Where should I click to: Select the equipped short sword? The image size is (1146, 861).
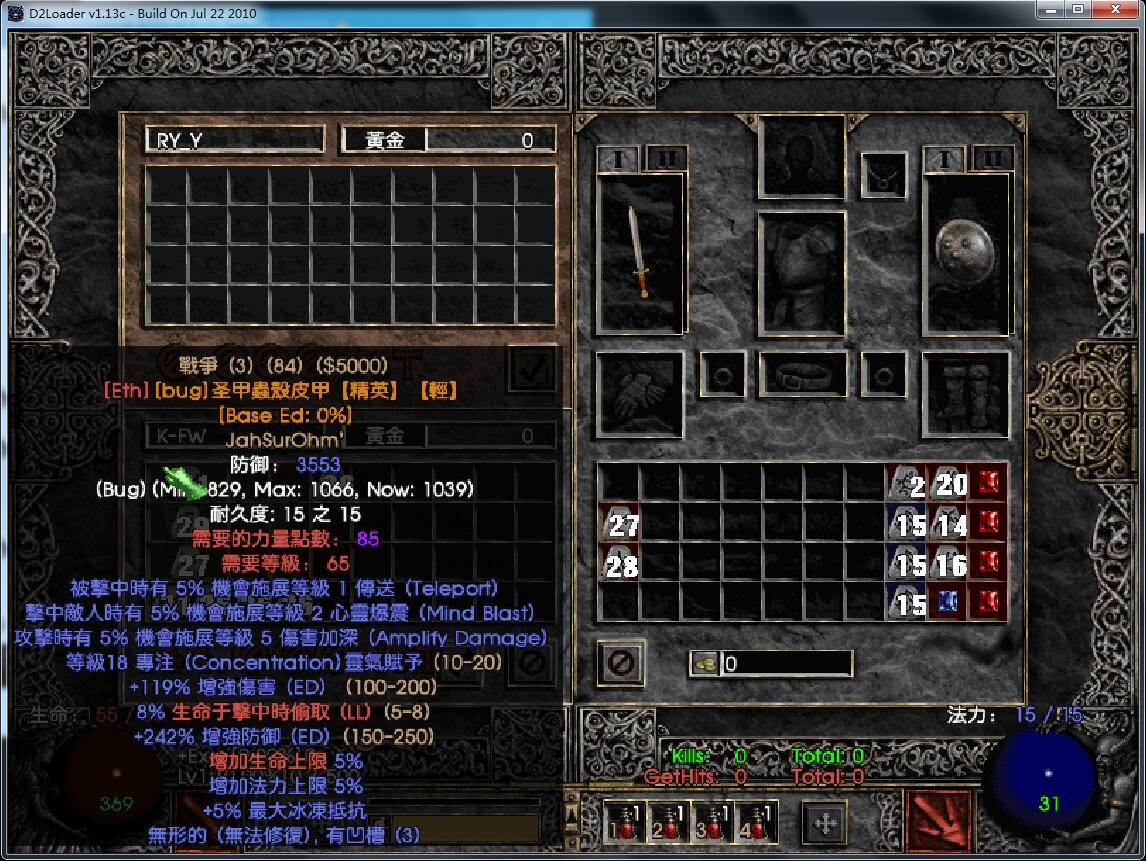(x=639, y=251)
